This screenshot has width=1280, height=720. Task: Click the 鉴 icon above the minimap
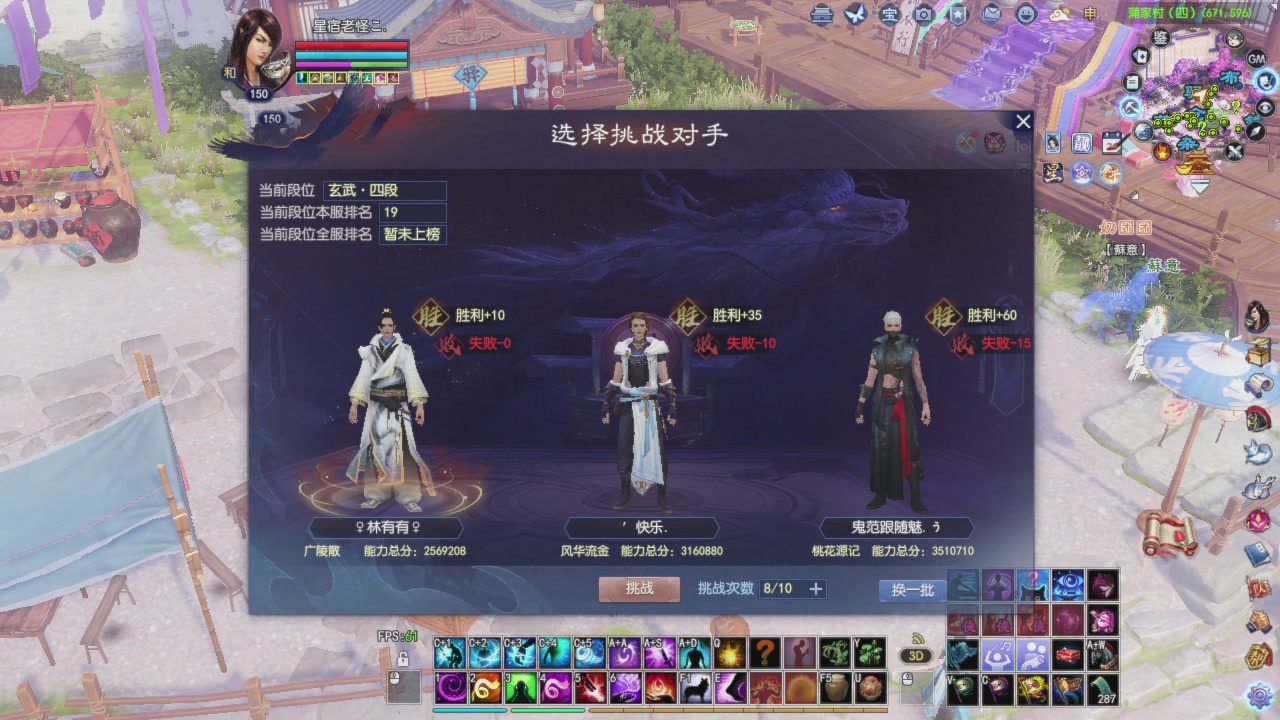(1160, 37)
